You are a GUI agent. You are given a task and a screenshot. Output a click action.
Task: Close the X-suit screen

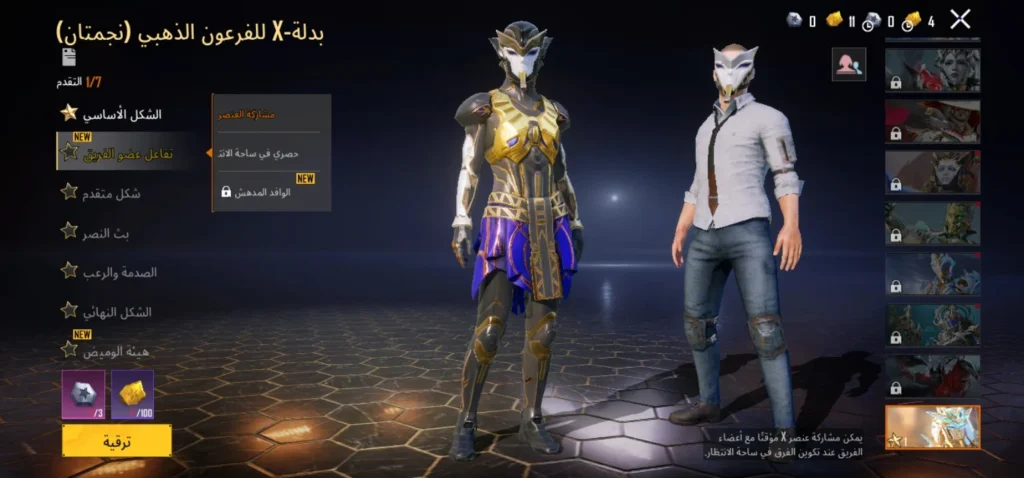tap(960, 18)
